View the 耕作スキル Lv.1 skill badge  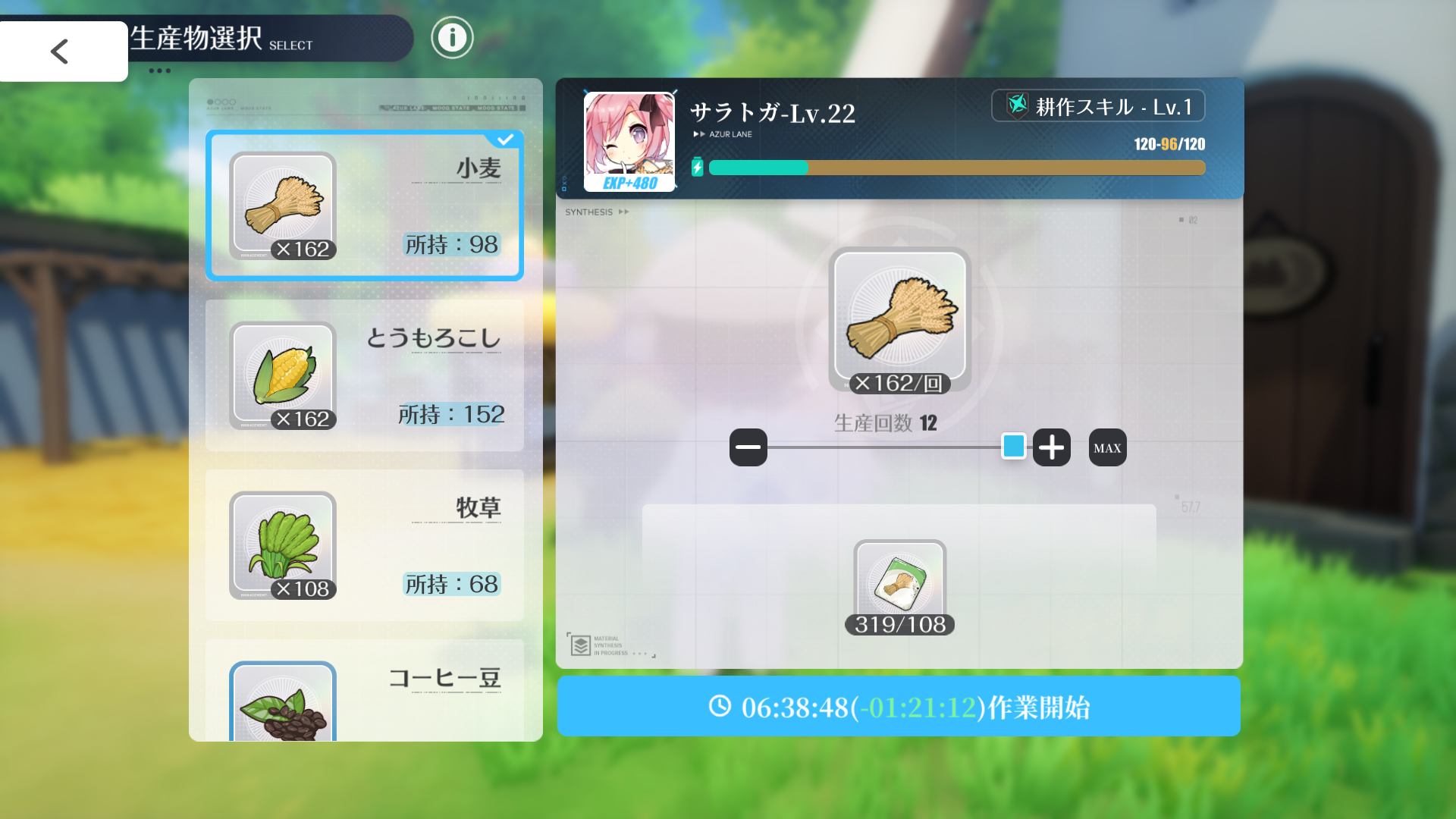click(1098, 106)
